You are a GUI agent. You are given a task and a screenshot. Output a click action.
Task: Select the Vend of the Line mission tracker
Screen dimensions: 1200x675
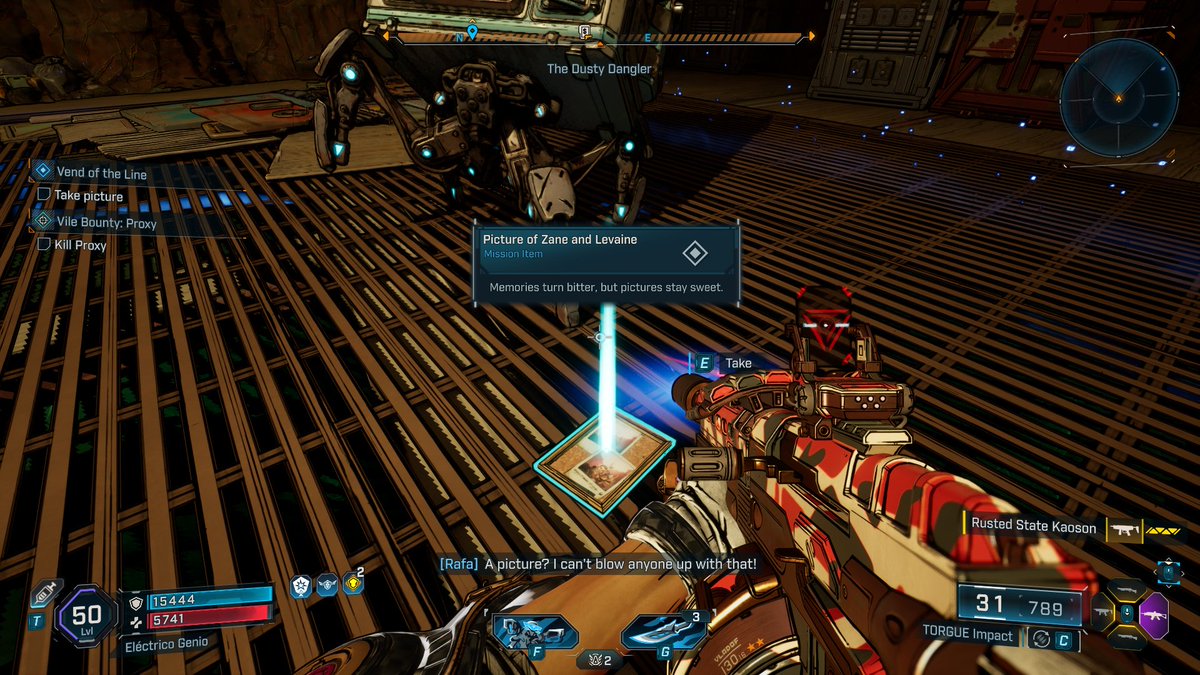pos(100,173)
